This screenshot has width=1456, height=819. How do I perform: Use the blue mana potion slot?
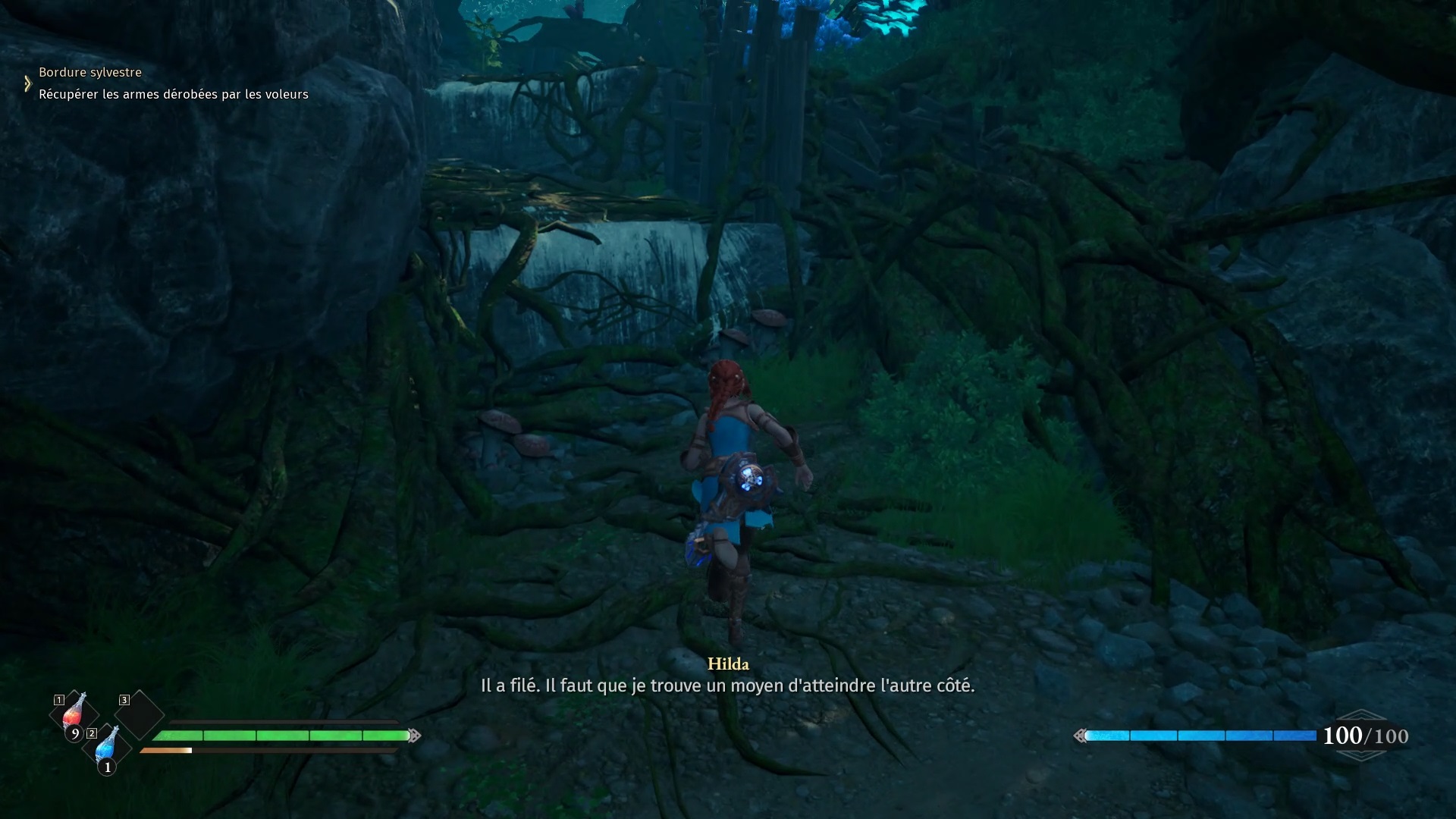[x=107, y=746]
